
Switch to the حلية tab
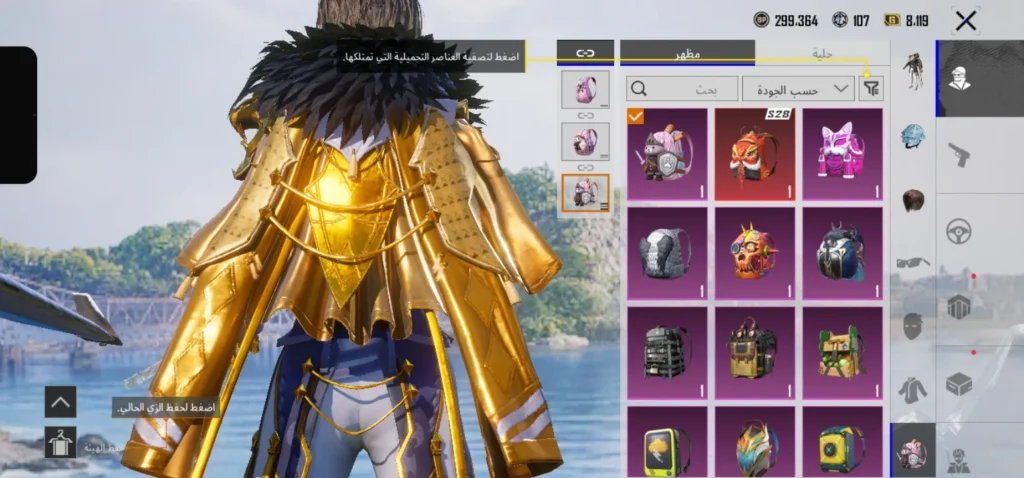click(822, 52)
